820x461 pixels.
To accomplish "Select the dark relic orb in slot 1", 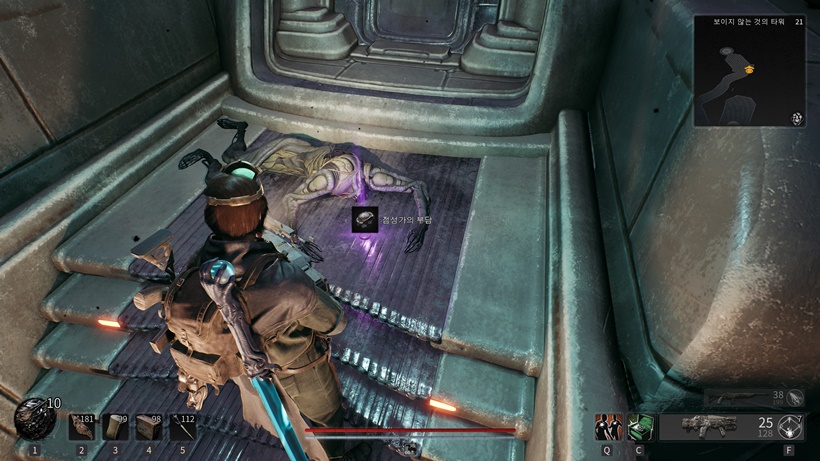I will pos(34,420).
